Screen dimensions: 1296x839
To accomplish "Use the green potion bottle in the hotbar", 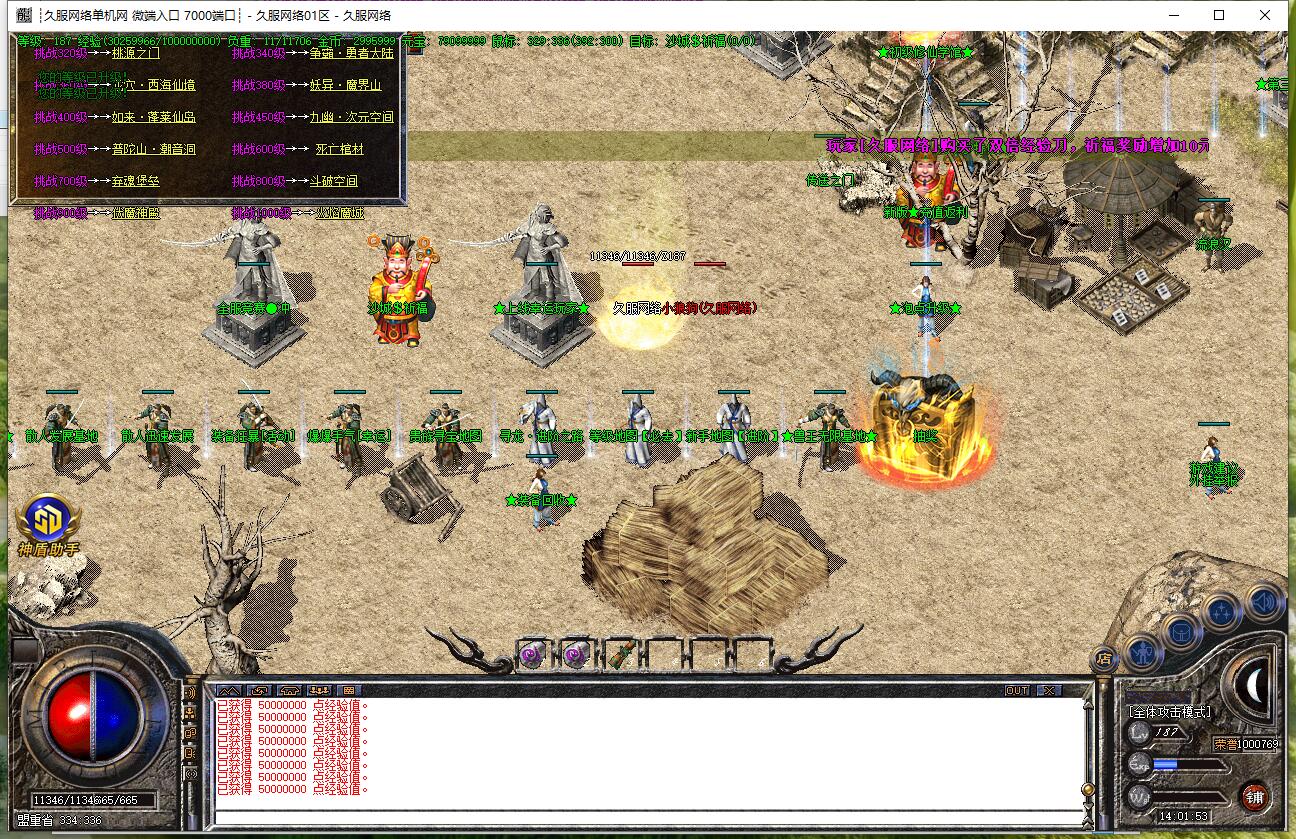I will coord(621,654).
